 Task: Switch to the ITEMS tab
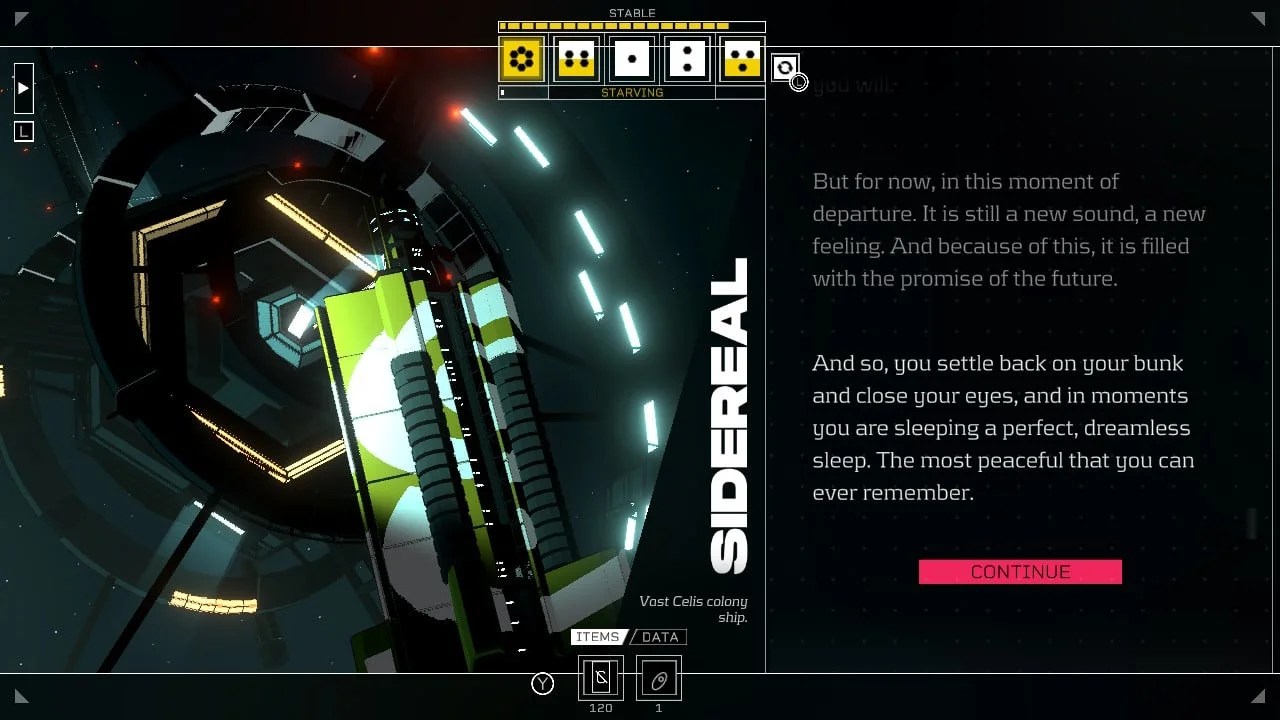[600, 637]
